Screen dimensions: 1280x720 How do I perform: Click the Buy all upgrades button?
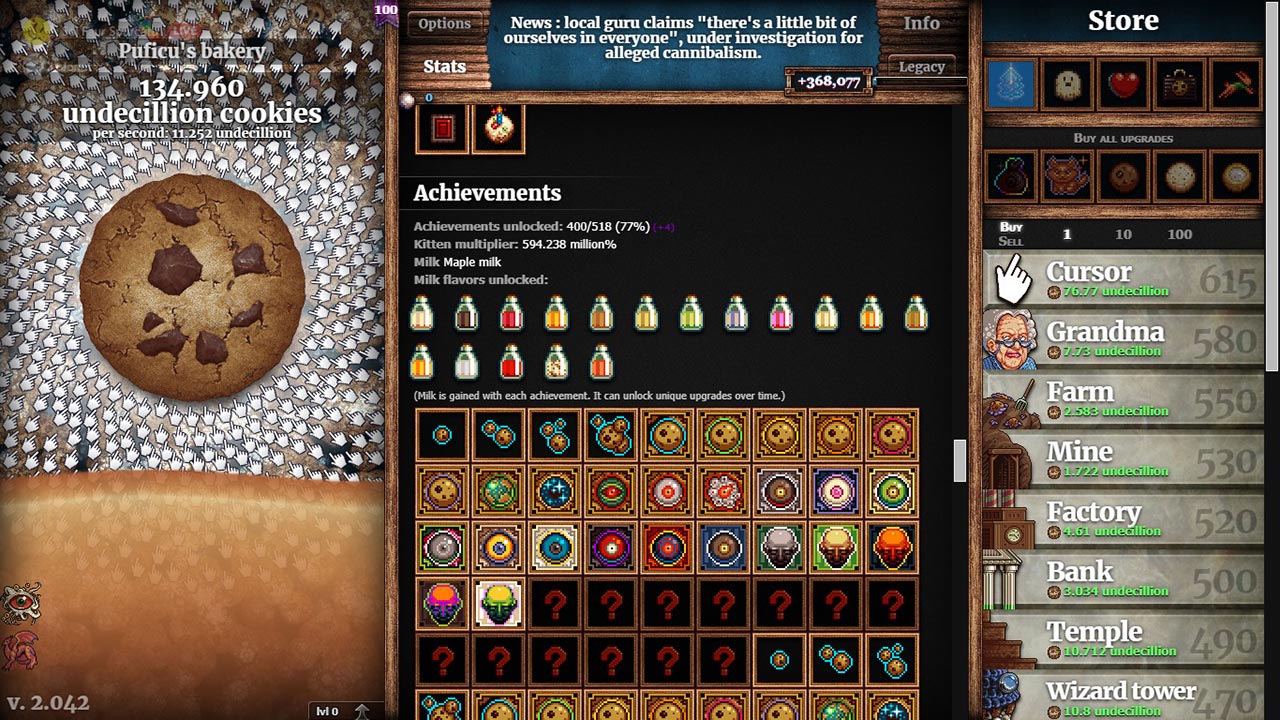click(x=1124, y=138)
